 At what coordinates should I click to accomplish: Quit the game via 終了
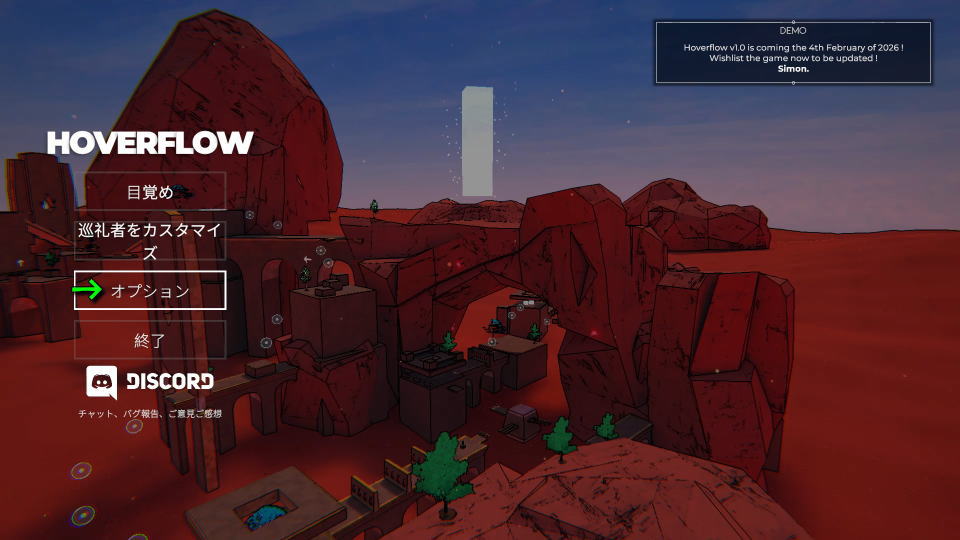click(150, 340)
